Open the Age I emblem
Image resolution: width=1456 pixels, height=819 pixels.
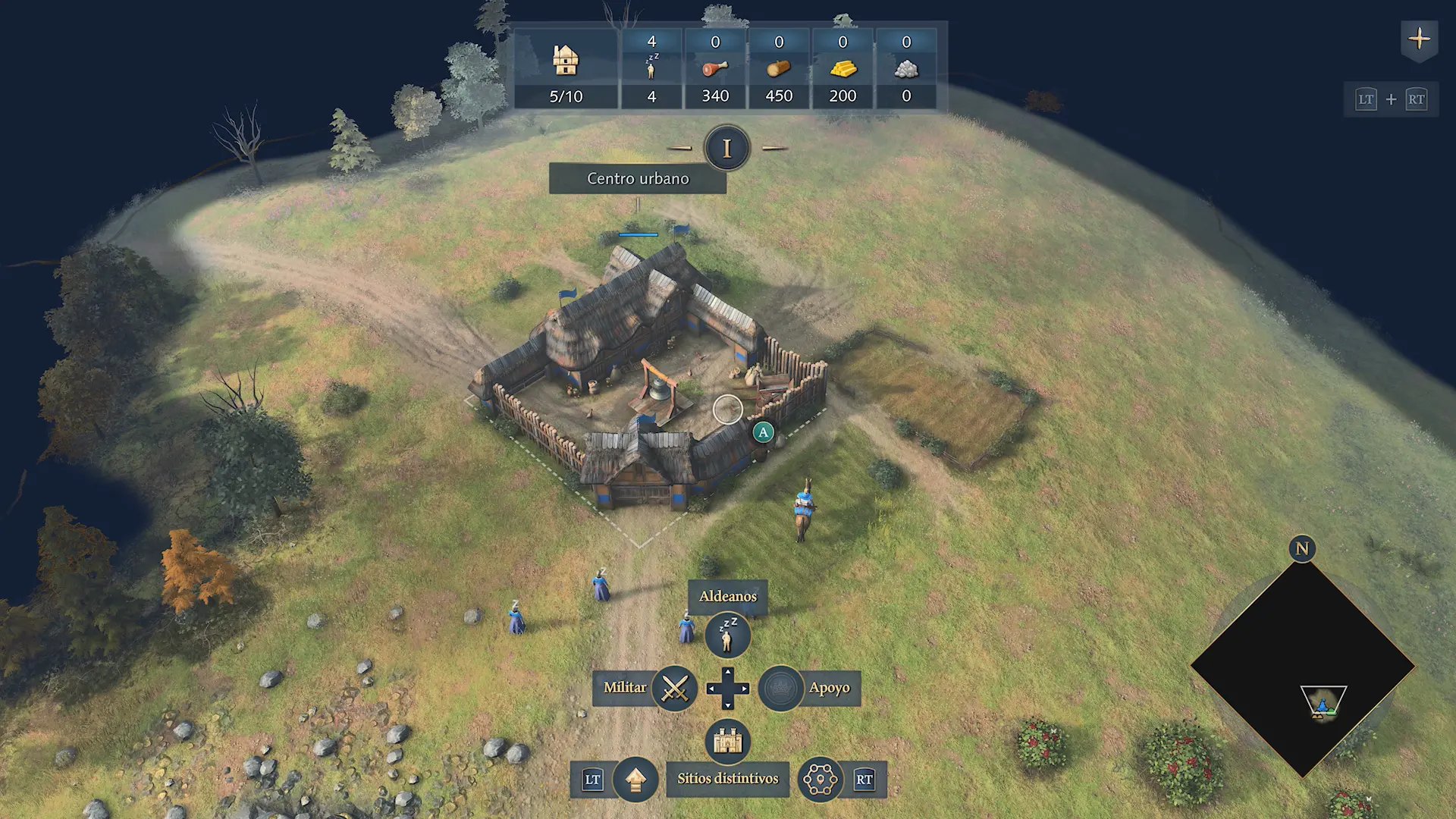[x=726, y=149]
